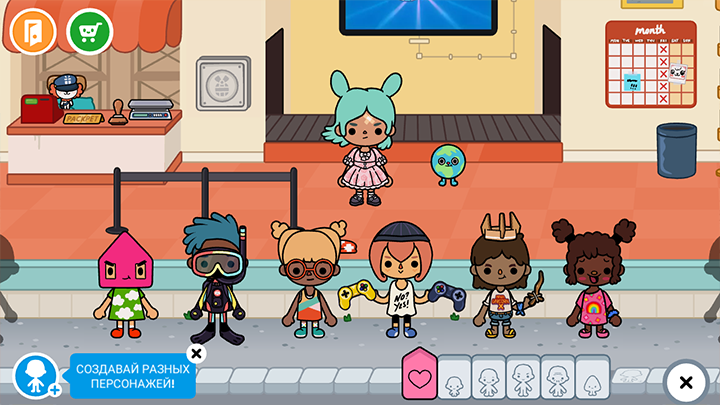Select the pink heart favorites tab
The width and height of the screenshot is (720, 405).
pyautogui.click(x=420, y=377)
